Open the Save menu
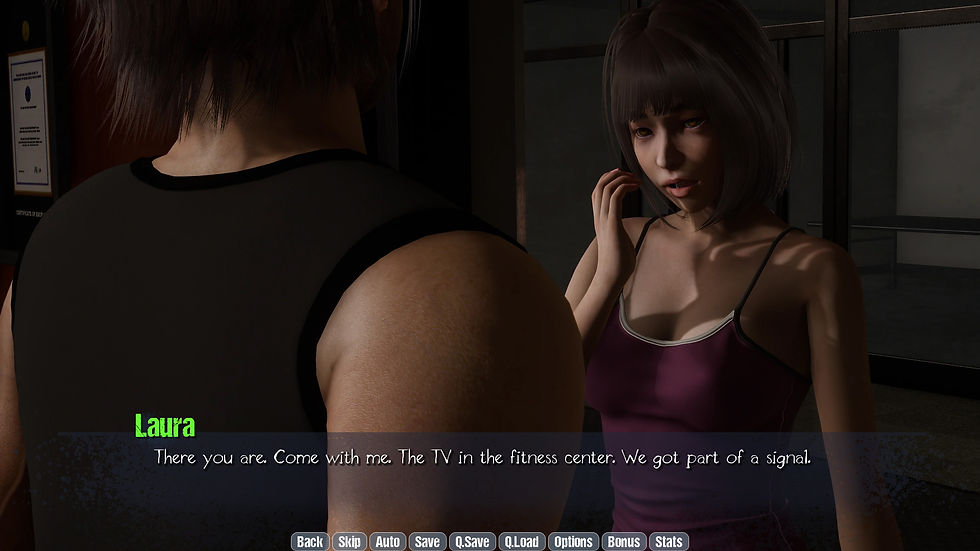Screen dimensions: 980x551 (427, 541)
